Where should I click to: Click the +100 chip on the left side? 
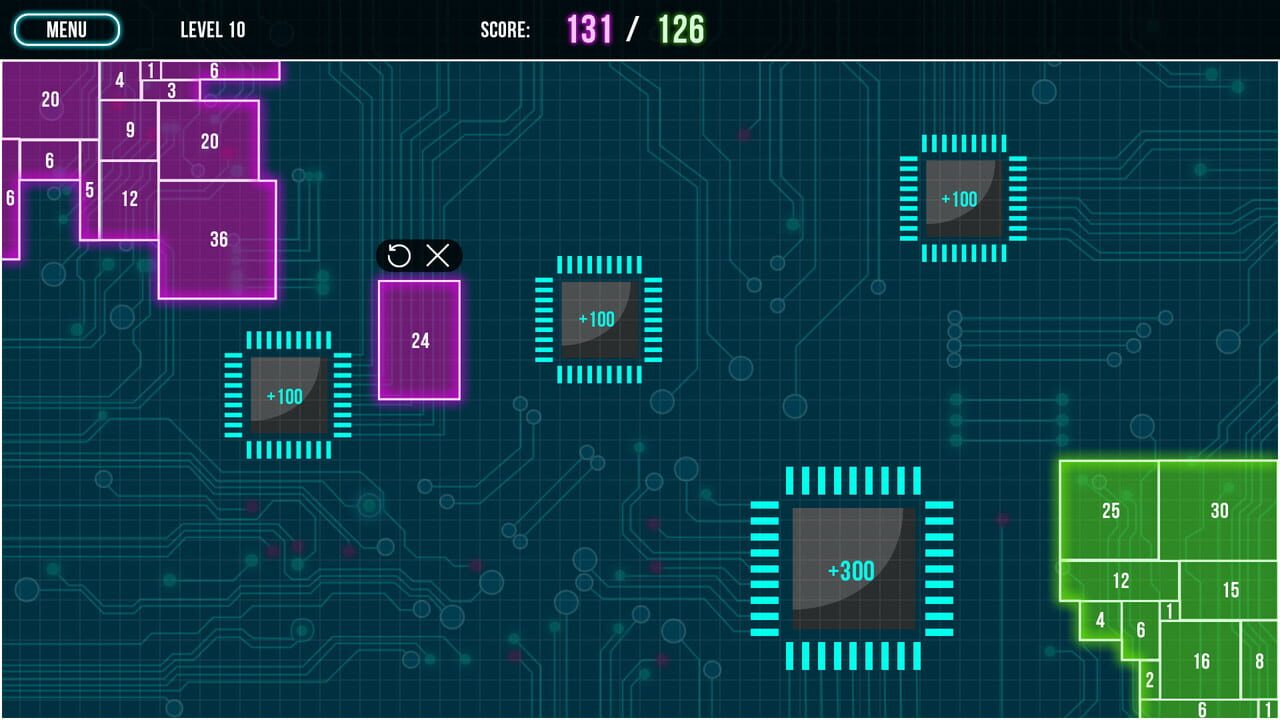point(287,396)
